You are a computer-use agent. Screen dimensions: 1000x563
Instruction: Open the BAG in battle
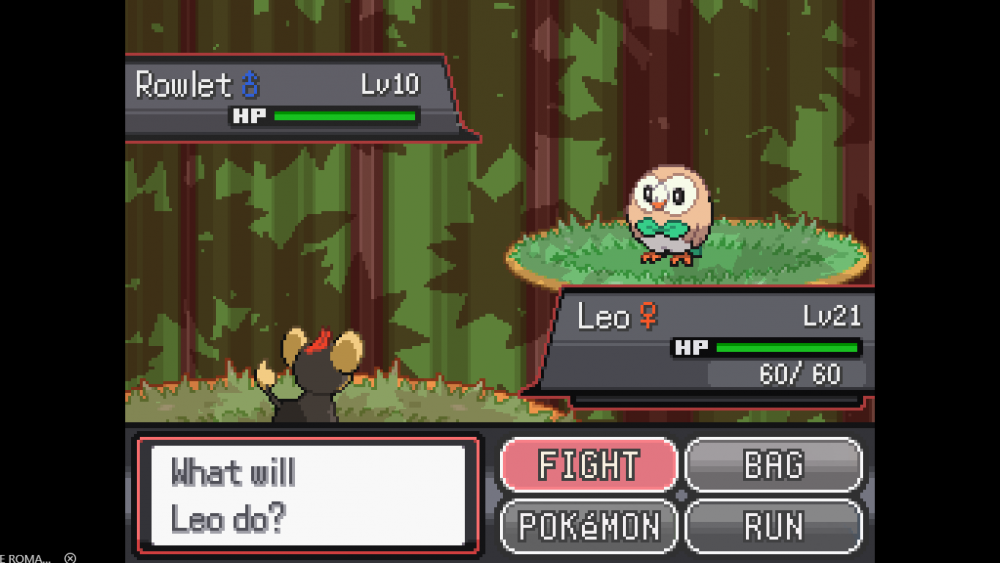click(773, 465)
